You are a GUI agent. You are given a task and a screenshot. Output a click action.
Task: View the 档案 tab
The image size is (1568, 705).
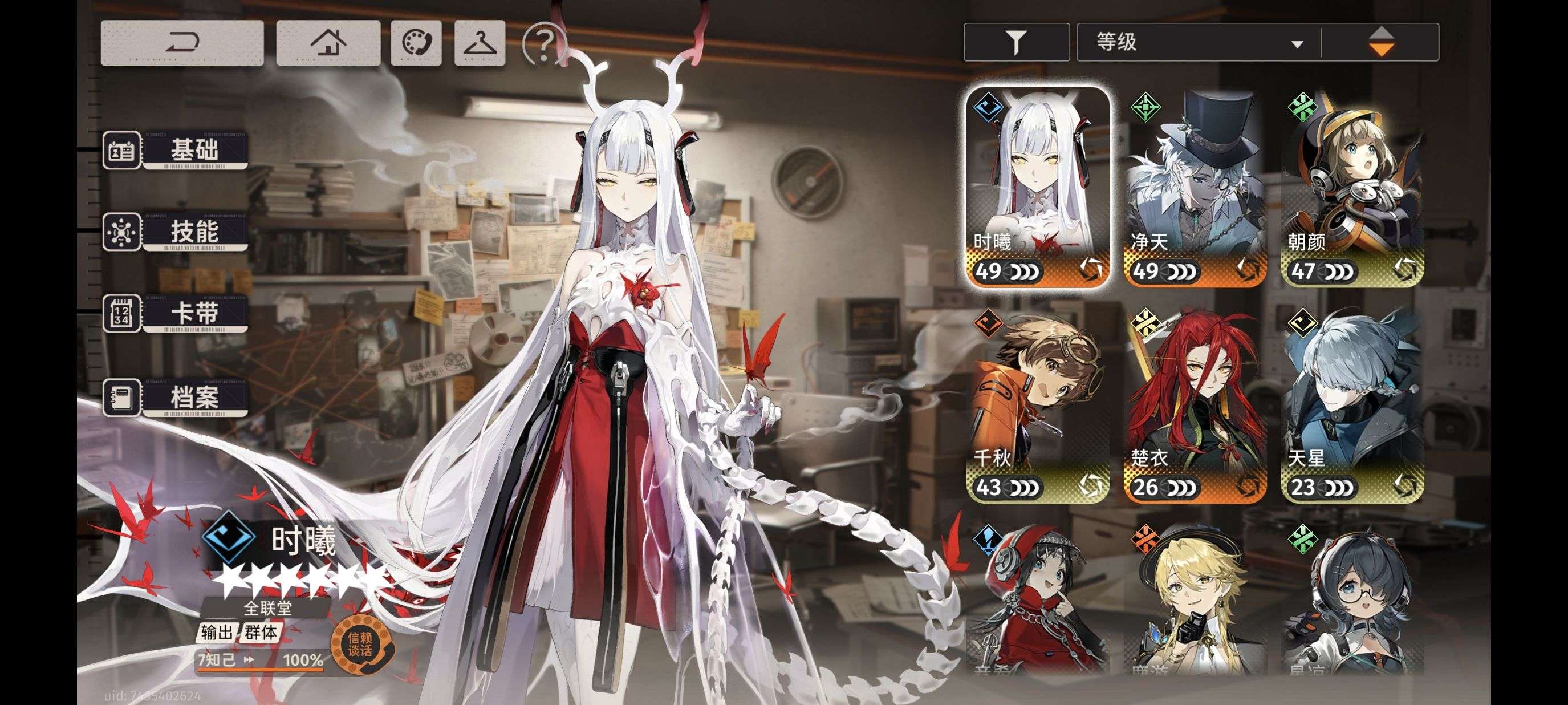tap(176, 398)
